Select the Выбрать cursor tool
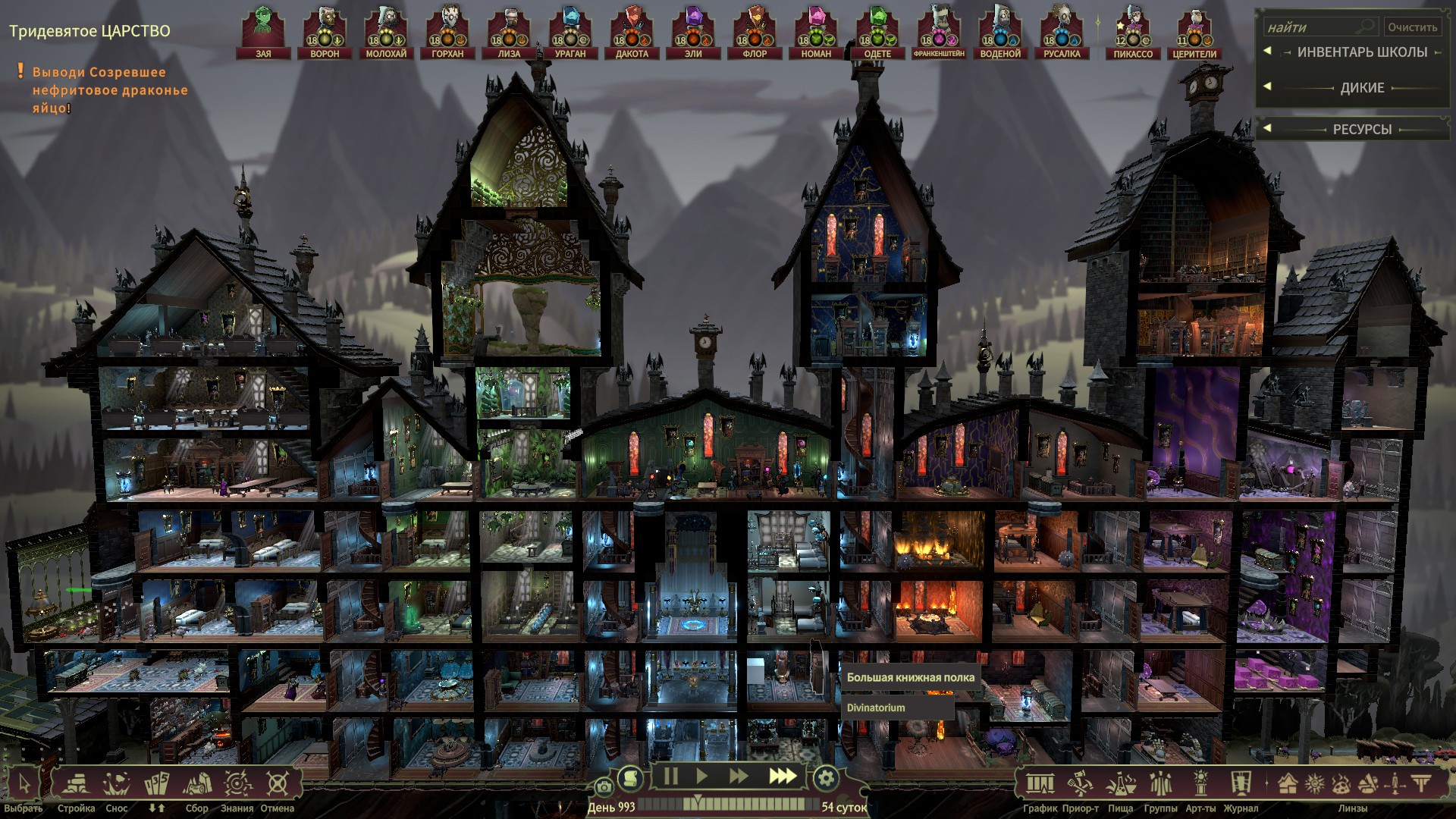Screen dimensions: 1456x819 24,785
